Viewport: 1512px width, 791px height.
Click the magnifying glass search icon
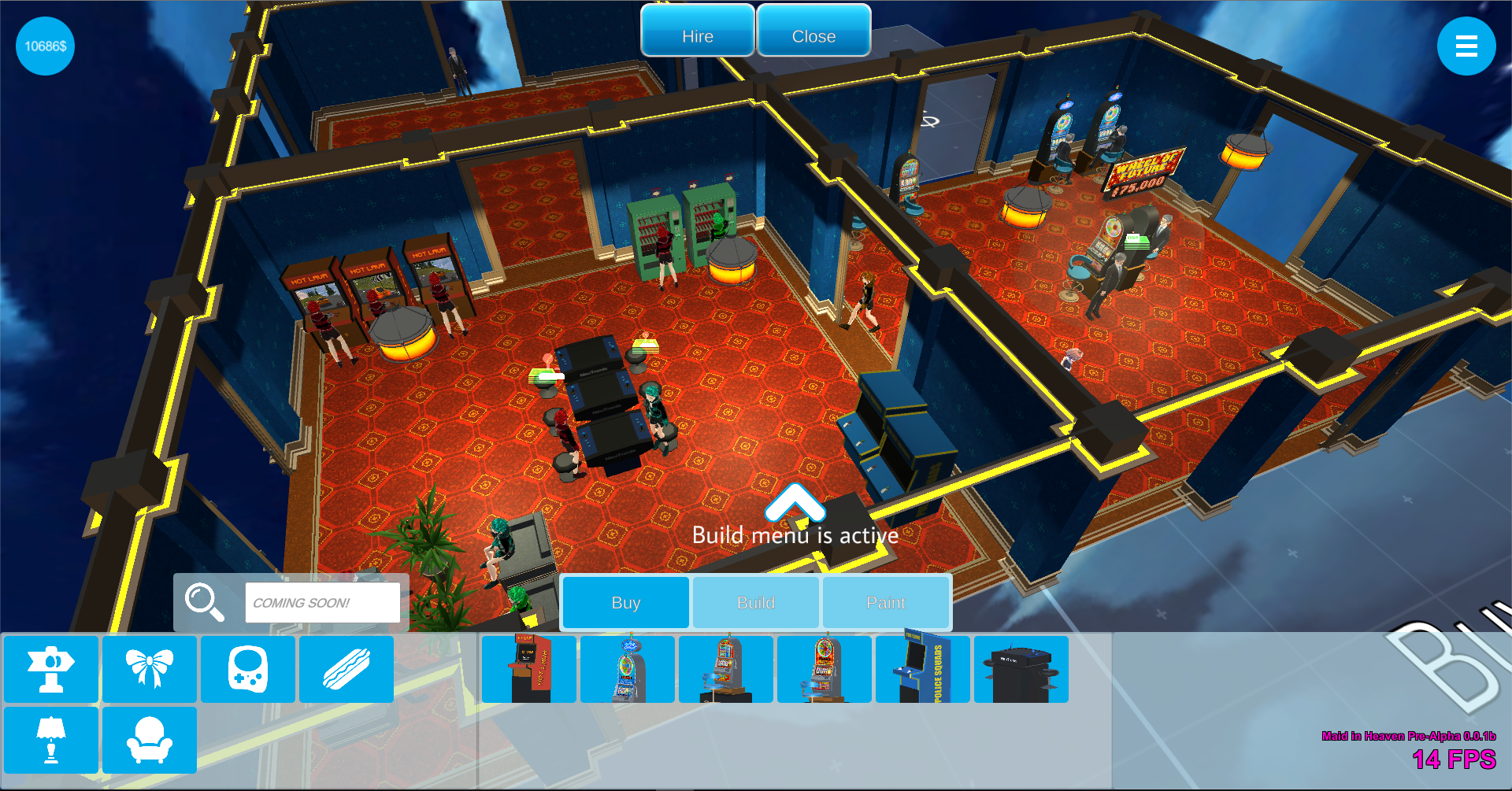tap(206, 601)
